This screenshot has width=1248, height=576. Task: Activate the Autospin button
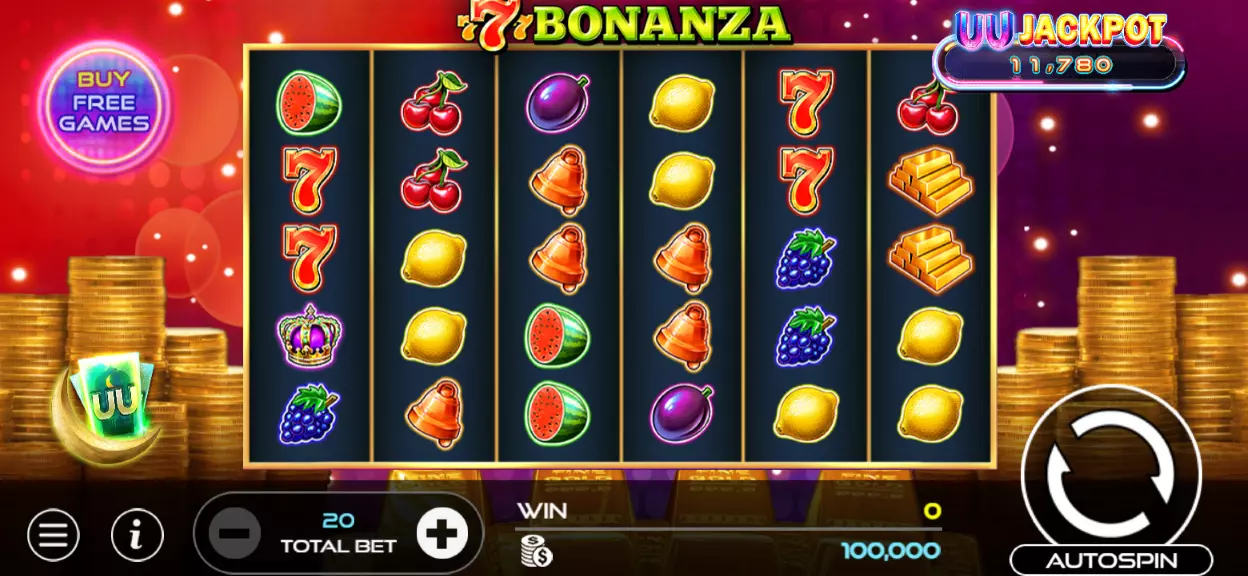point(1111,560)
